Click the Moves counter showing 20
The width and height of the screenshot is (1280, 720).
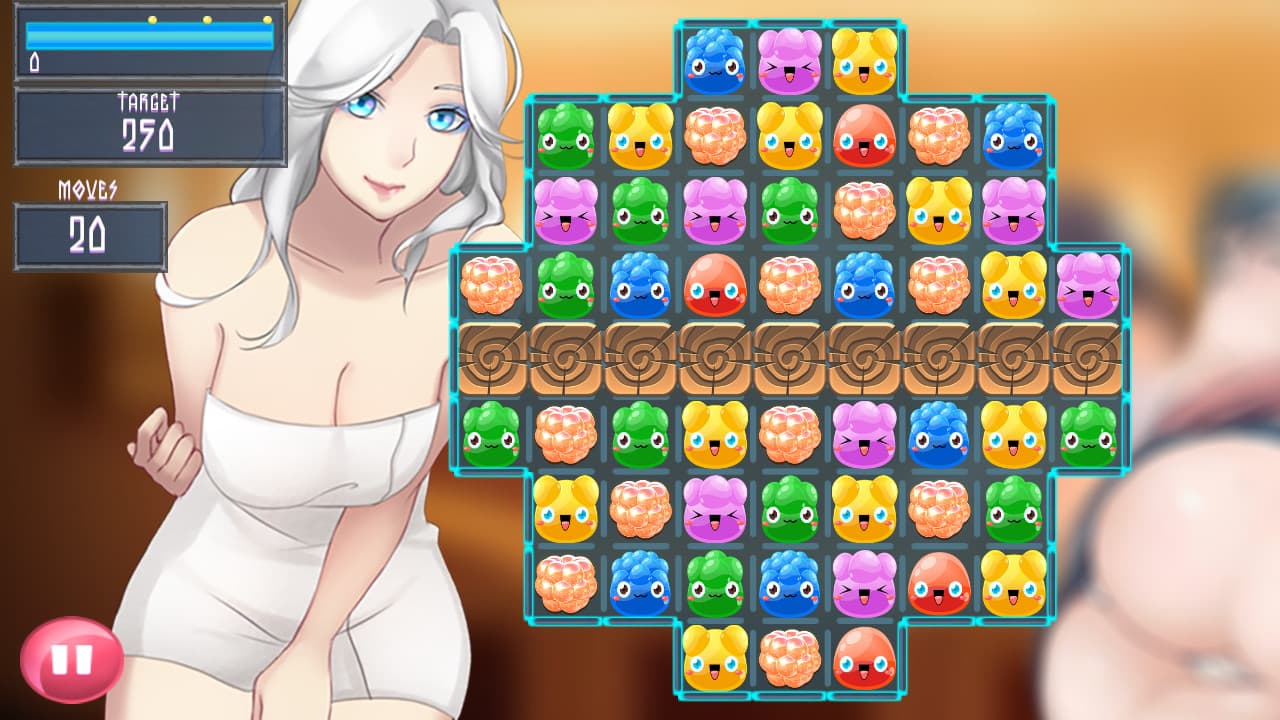tap(88, 236)
